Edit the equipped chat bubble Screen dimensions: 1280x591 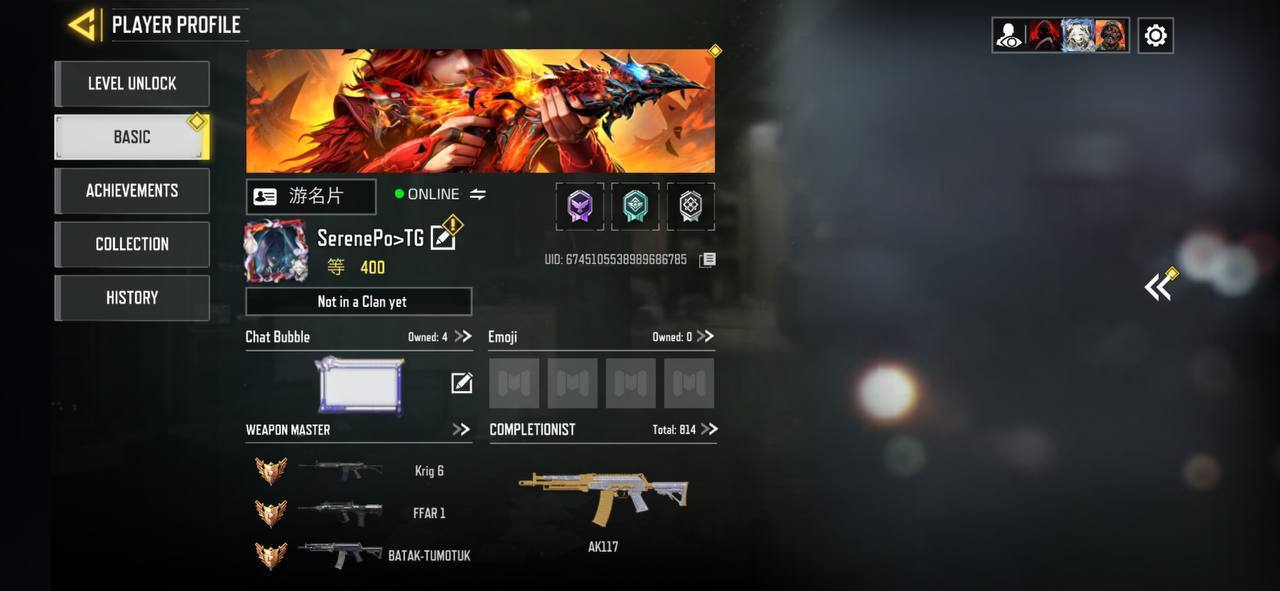point(461,383)
